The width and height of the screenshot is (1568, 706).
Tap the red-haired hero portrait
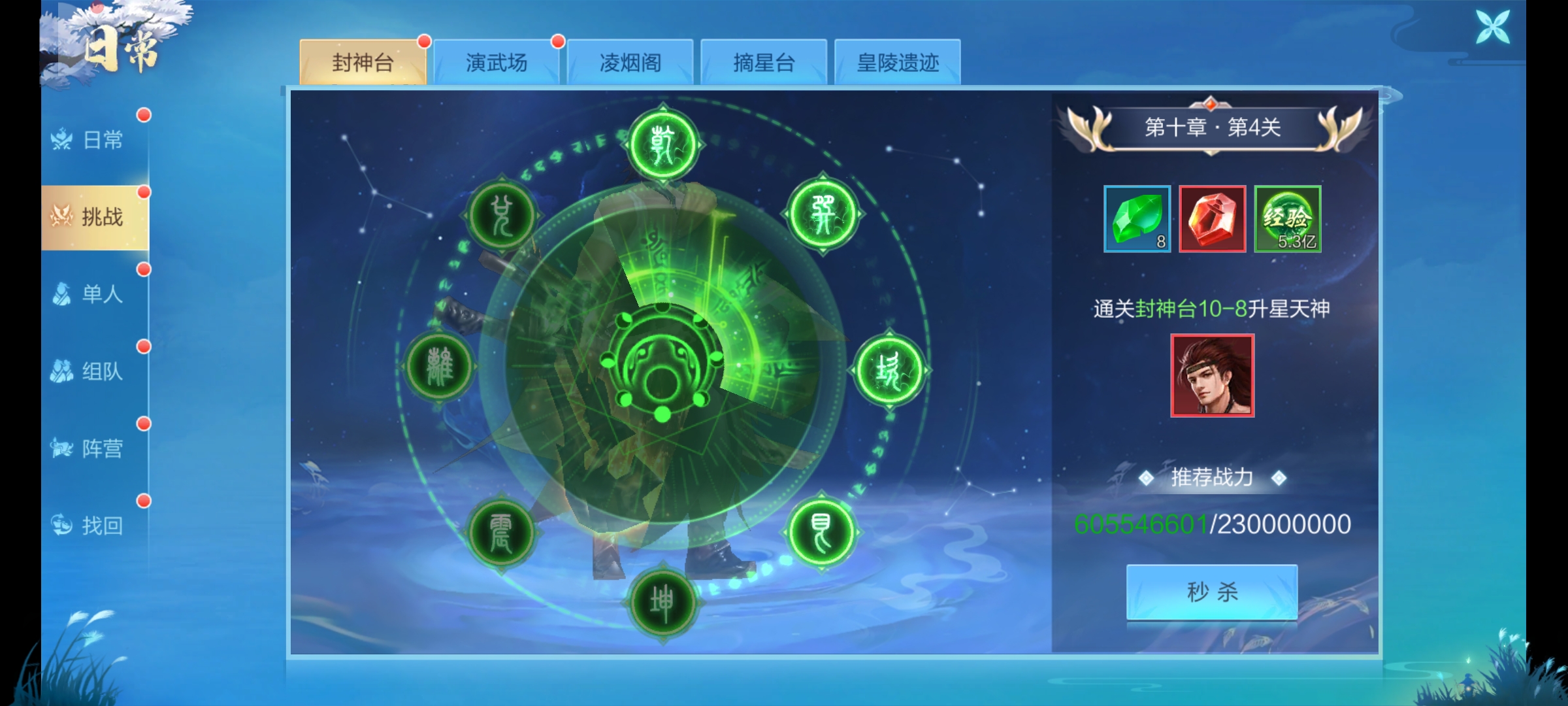(1213, 376)
